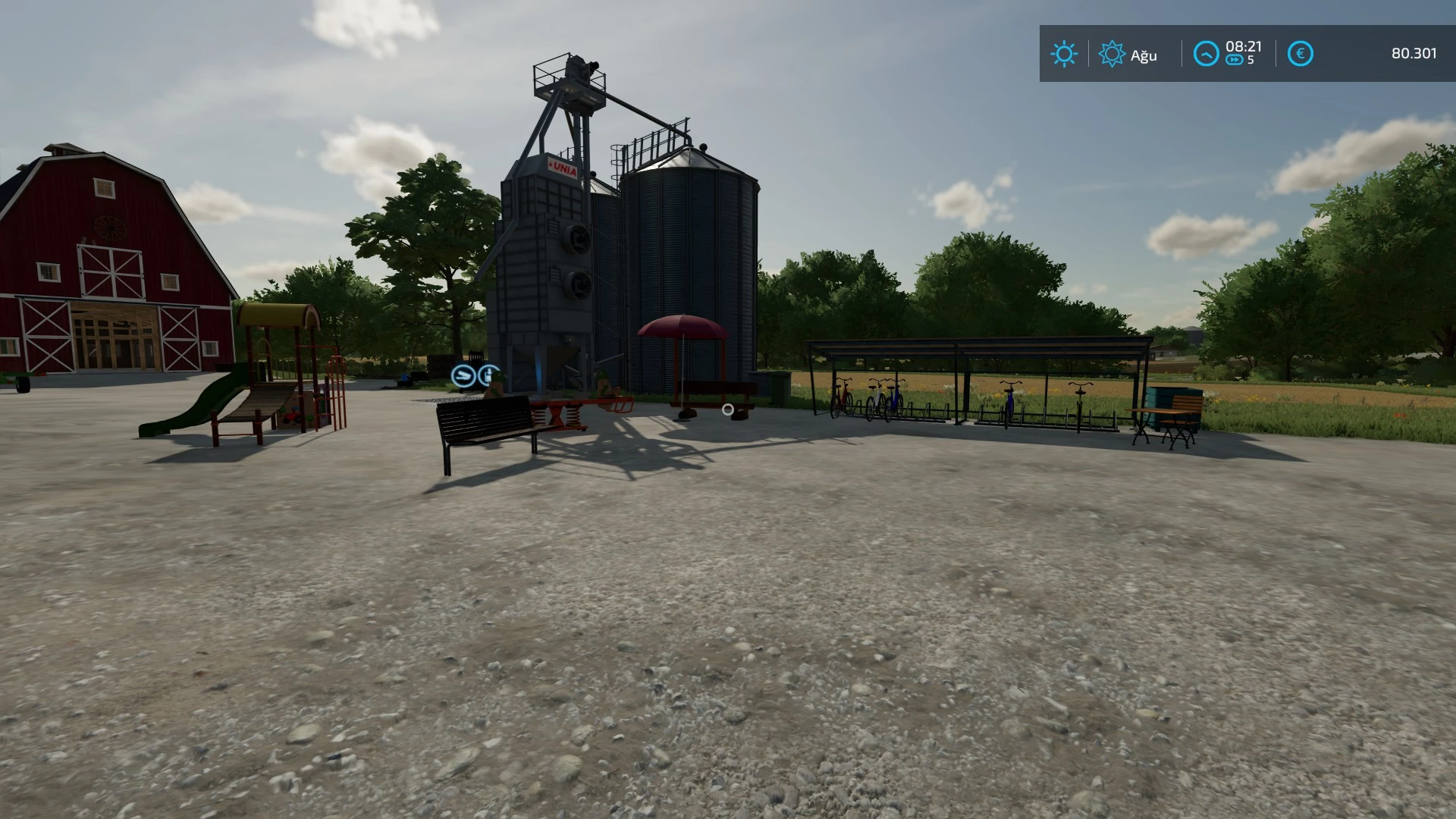Select the filling trigger icon at the dryer
Viewport: 1456px width, 819px height.
[x=488, y=375]
